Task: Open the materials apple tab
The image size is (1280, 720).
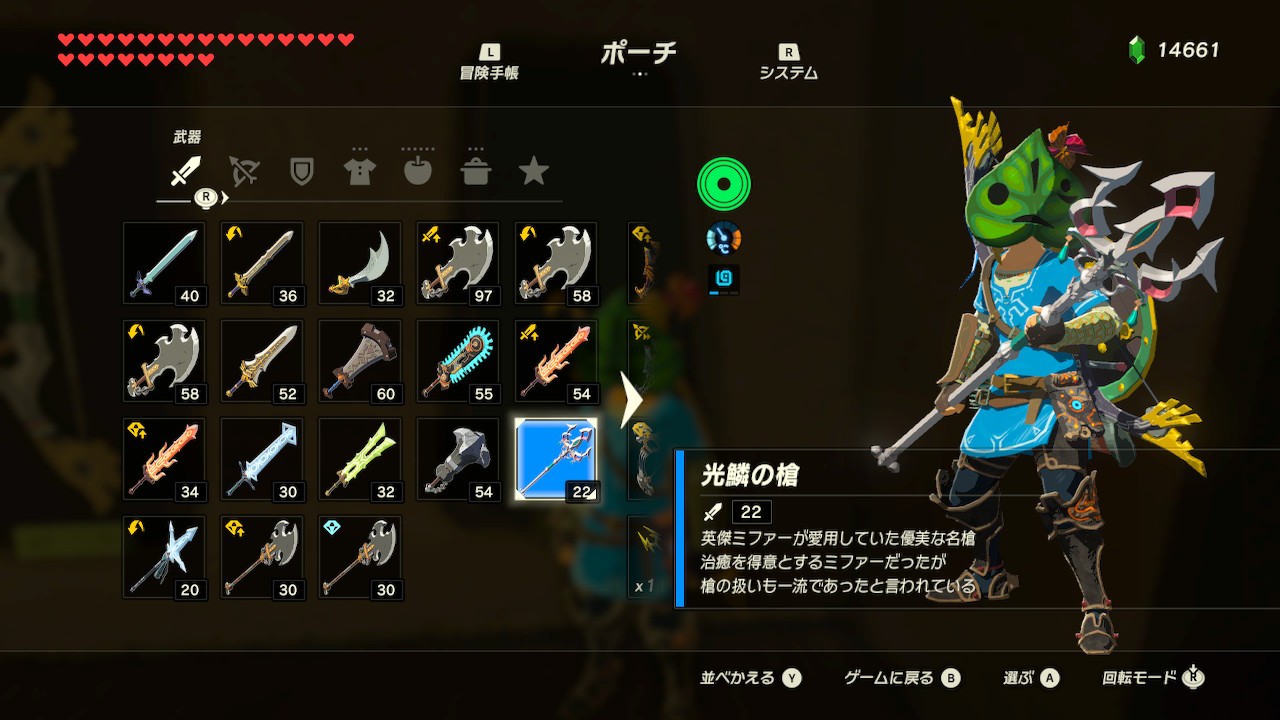Action: pyautogui.click(x=418, y=171)
